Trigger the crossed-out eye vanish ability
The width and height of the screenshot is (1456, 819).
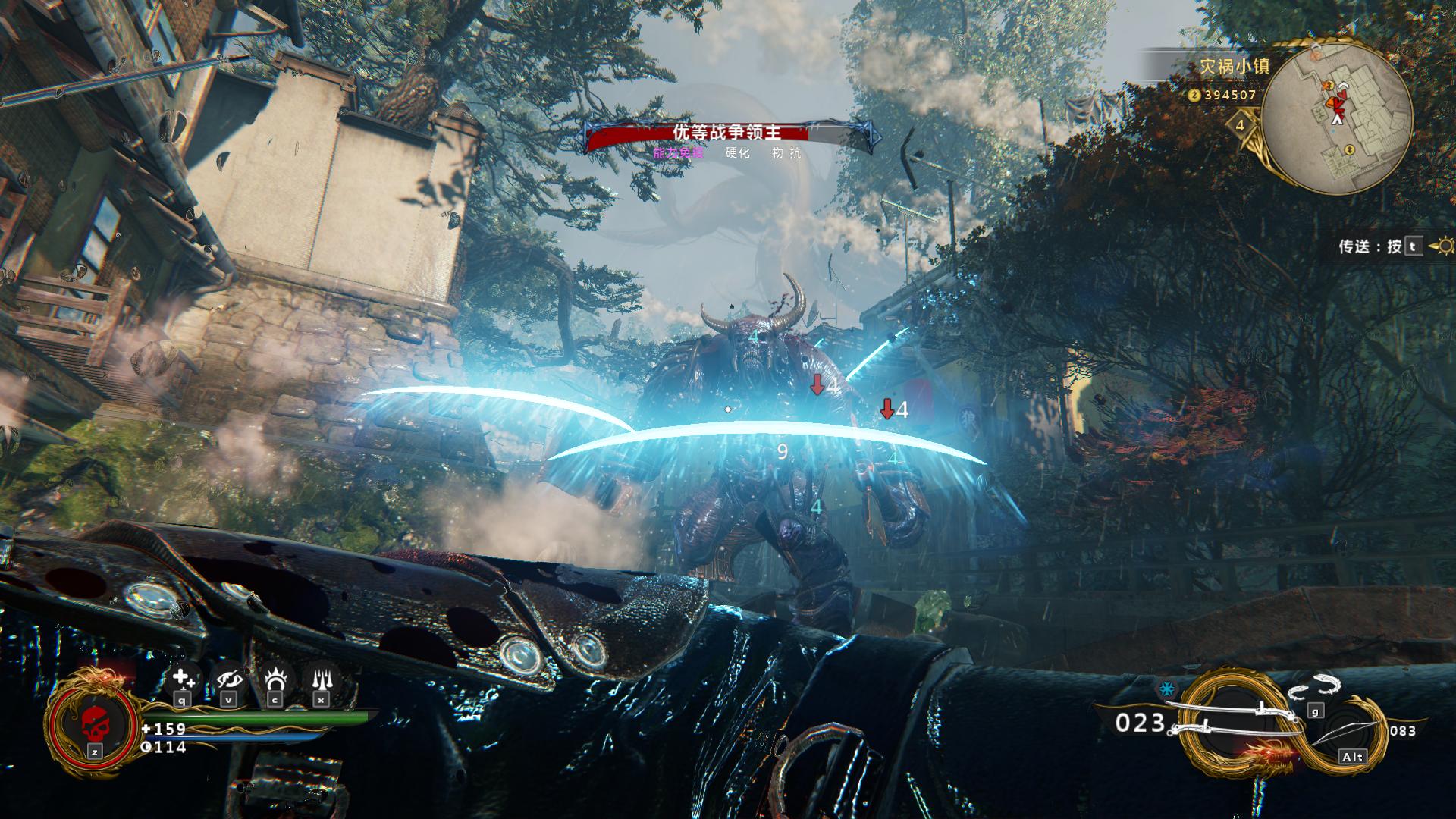229,679
